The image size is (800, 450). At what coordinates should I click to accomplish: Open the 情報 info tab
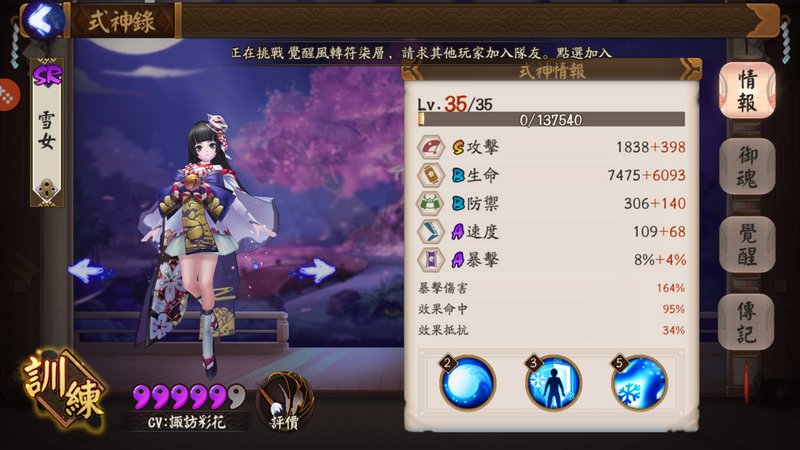pyautogui.click(x=746, y=90)
